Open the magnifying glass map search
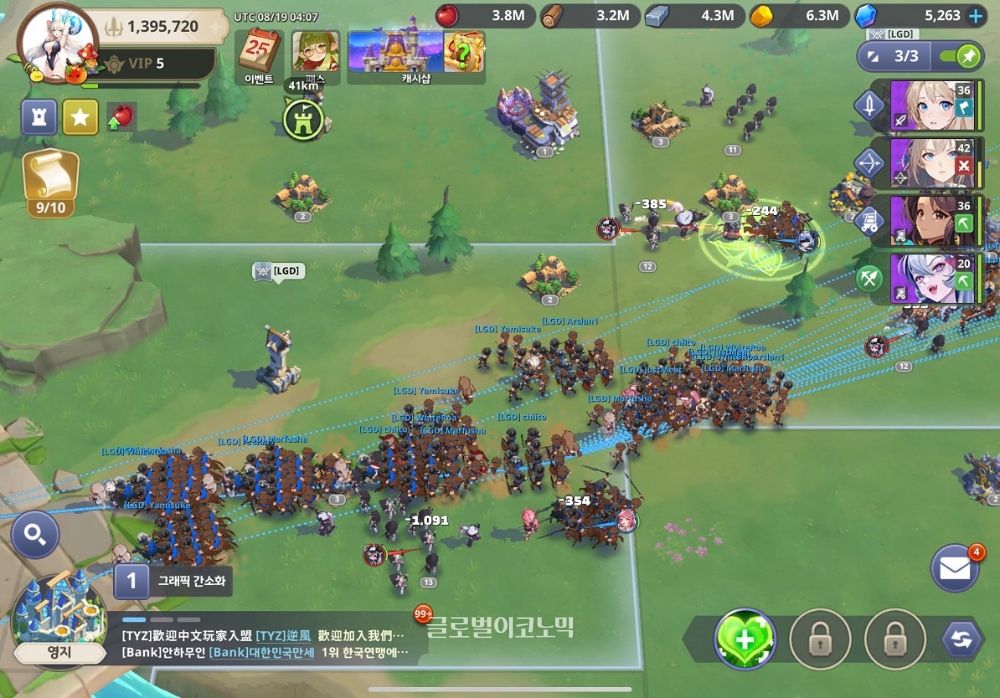Screen dimensions: 1000x698 (x=35, y=537)
